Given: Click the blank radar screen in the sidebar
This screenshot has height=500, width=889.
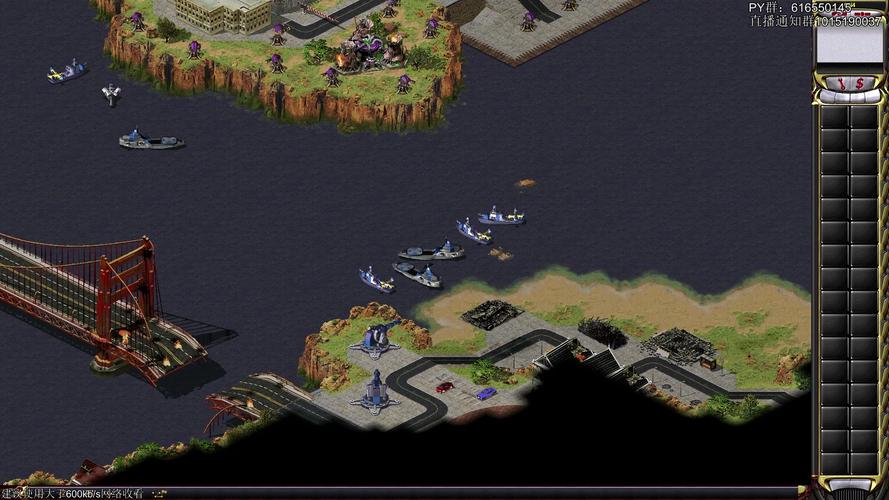Looking at the screenshot, I should 849,43.
